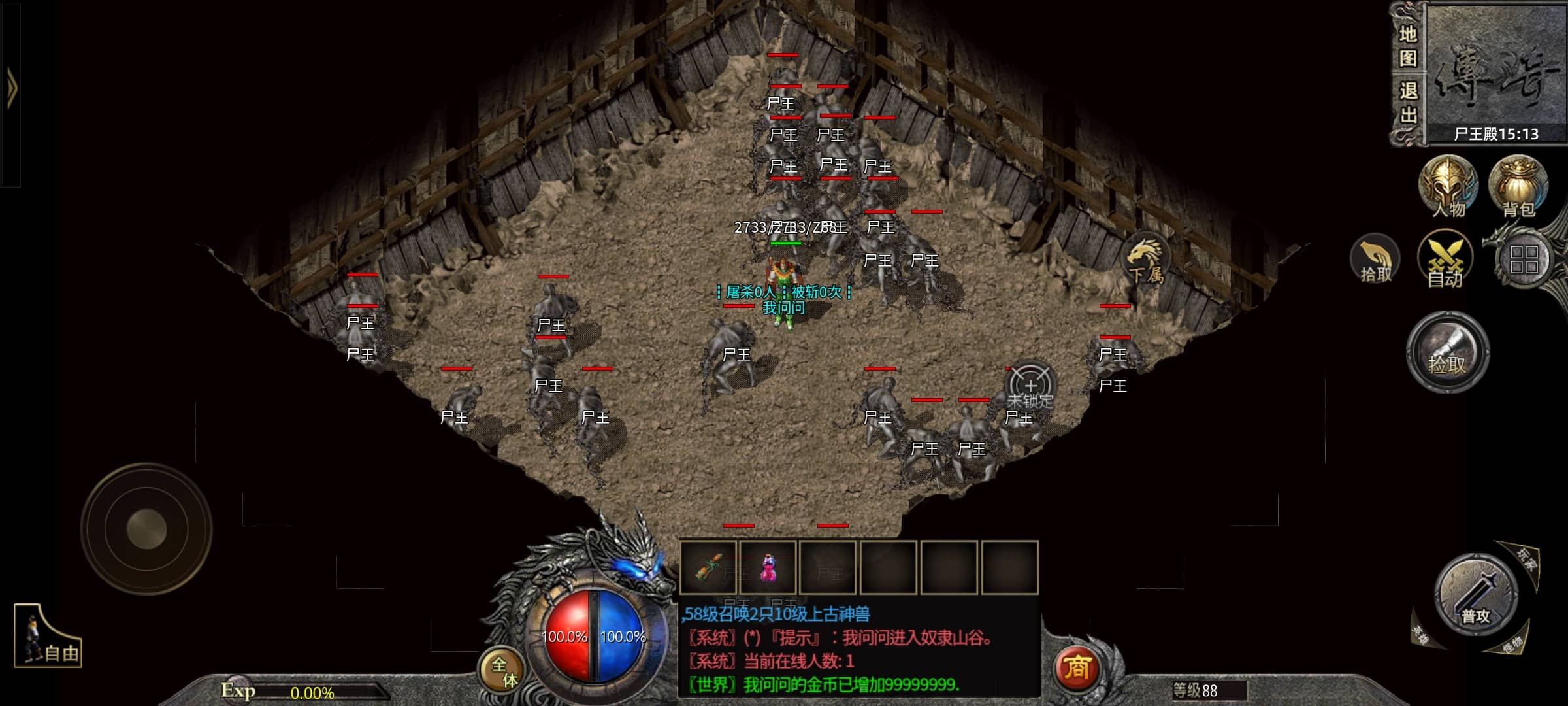Open the 地图 map button
The width and height of the screenshot is (1568, 706).
point(1408,46)
